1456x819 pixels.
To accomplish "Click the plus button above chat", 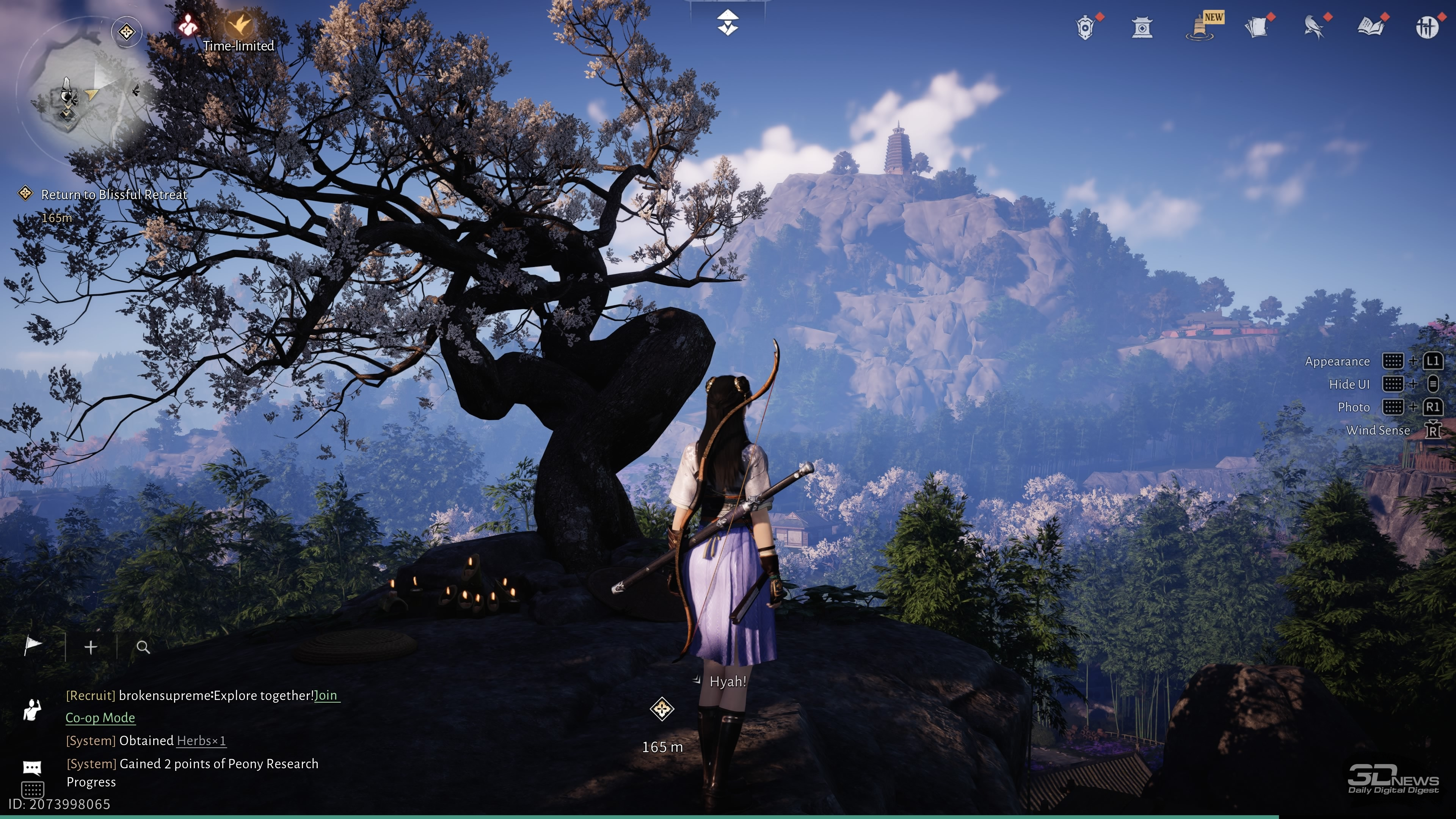I will (91, 647).
